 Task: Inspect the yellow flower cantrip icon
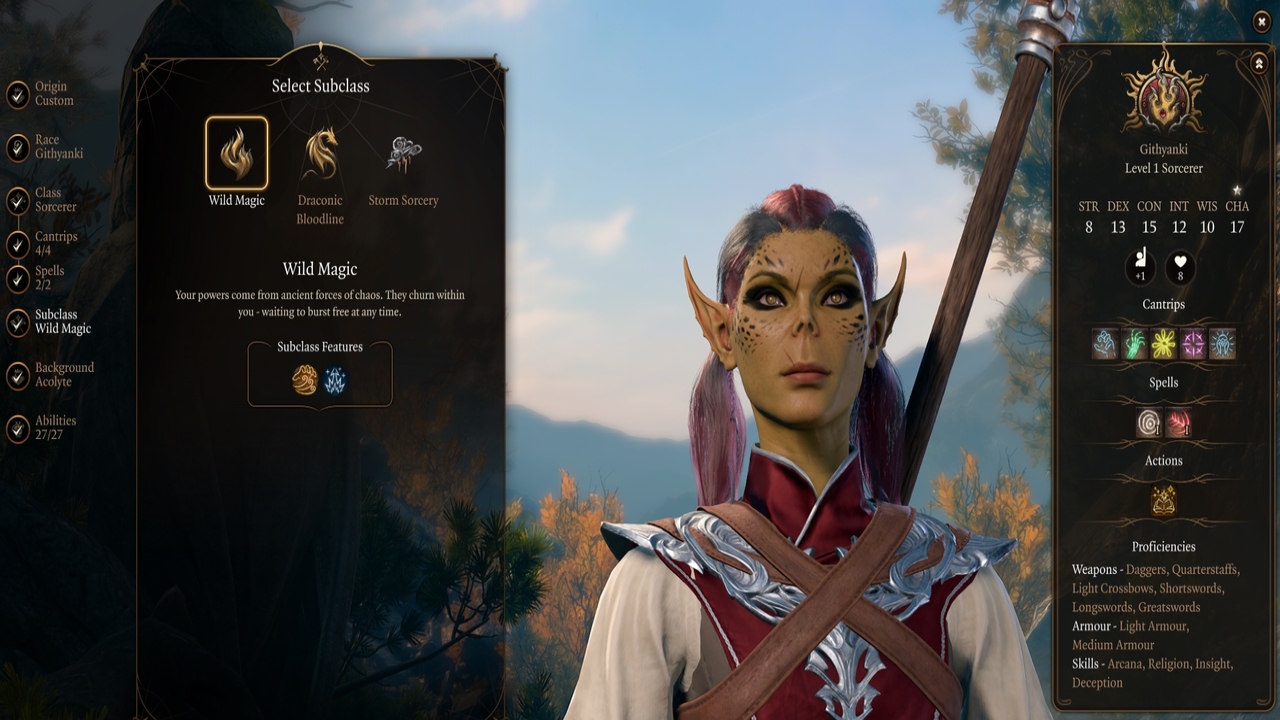[1163, 344]
